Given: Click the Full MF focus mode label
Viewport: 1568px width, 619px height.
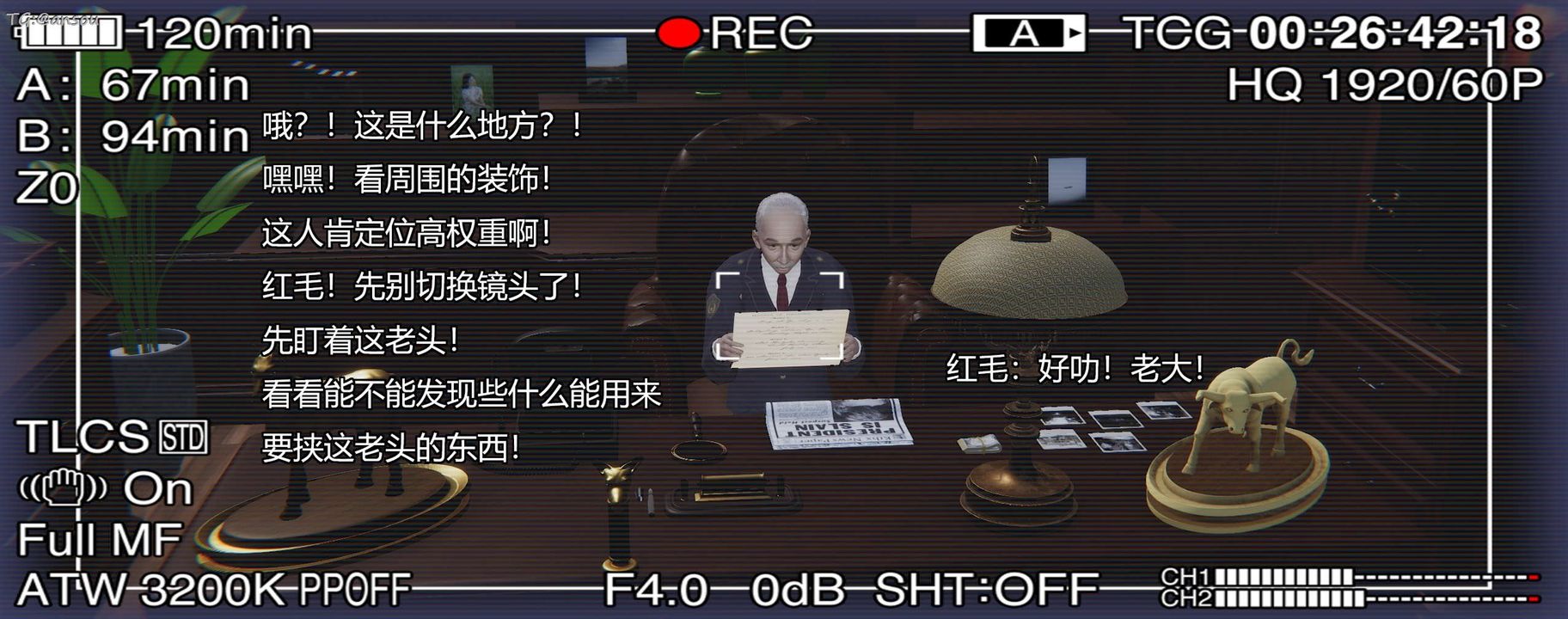Looking at the screenshot, I should 98,541.
